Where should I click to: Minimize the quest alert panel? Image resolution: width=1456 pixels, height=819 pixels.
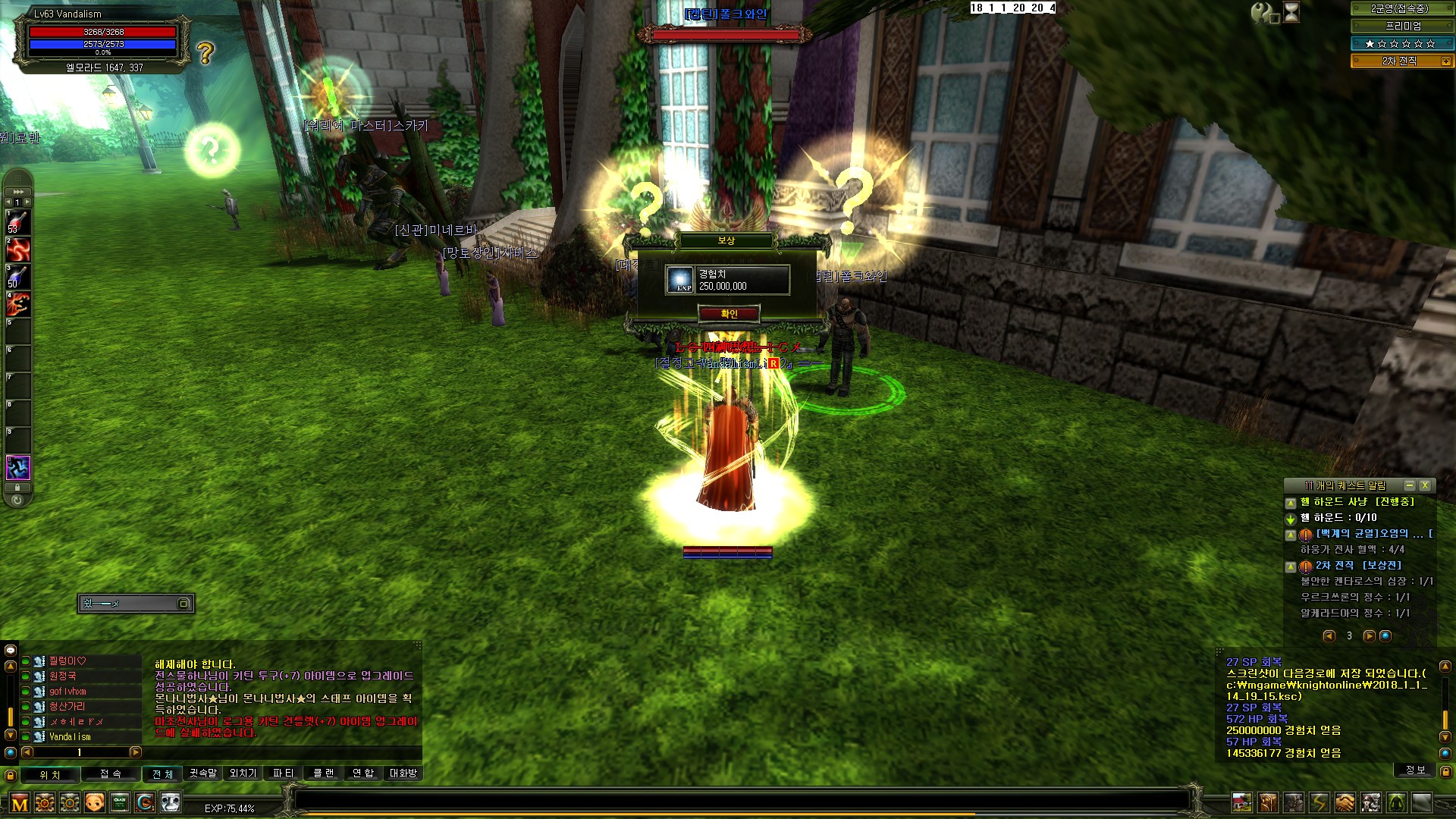1409,485
